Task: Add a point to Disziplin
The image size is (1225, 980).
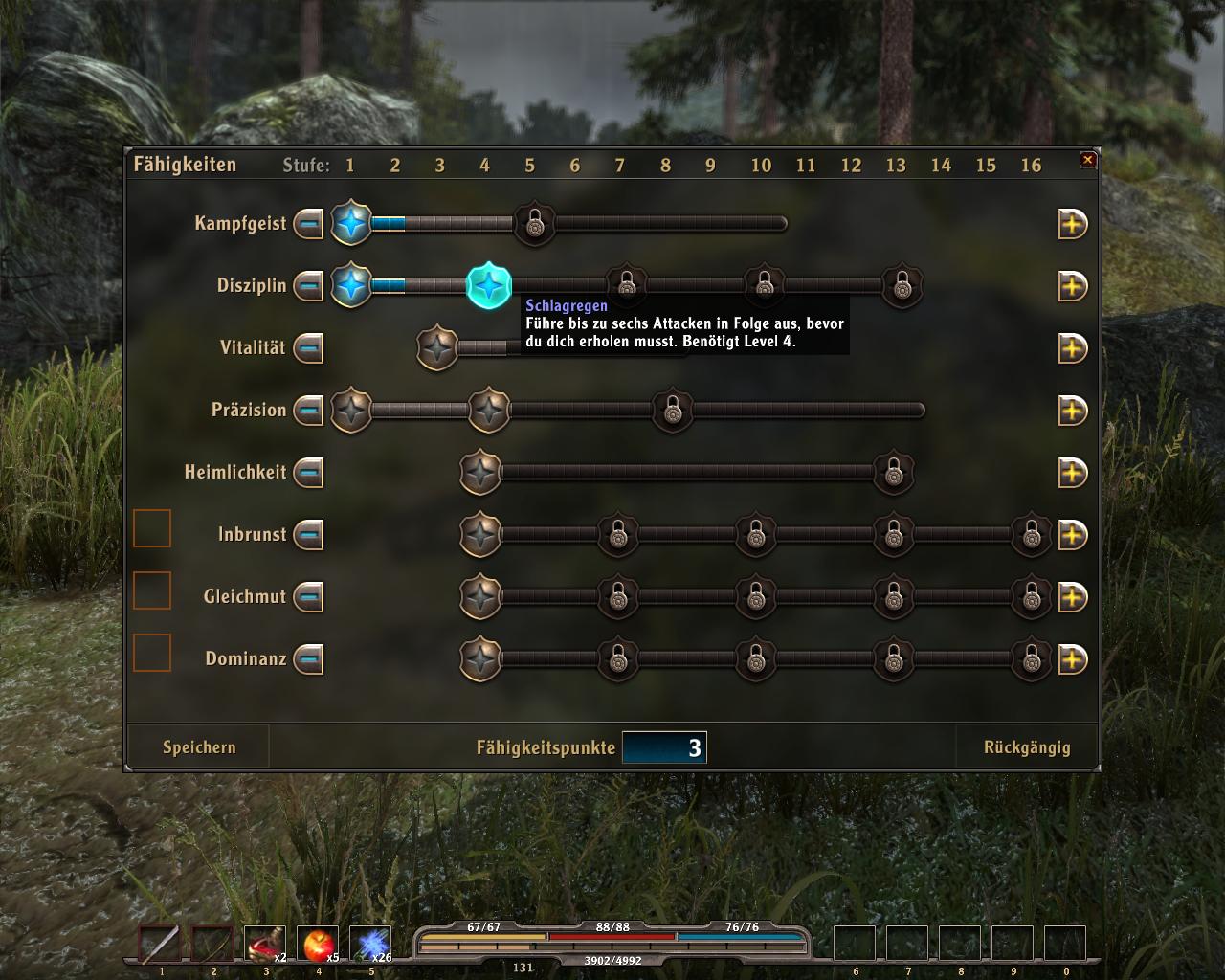Action: pyautogui.click(x=1072, y=286)
